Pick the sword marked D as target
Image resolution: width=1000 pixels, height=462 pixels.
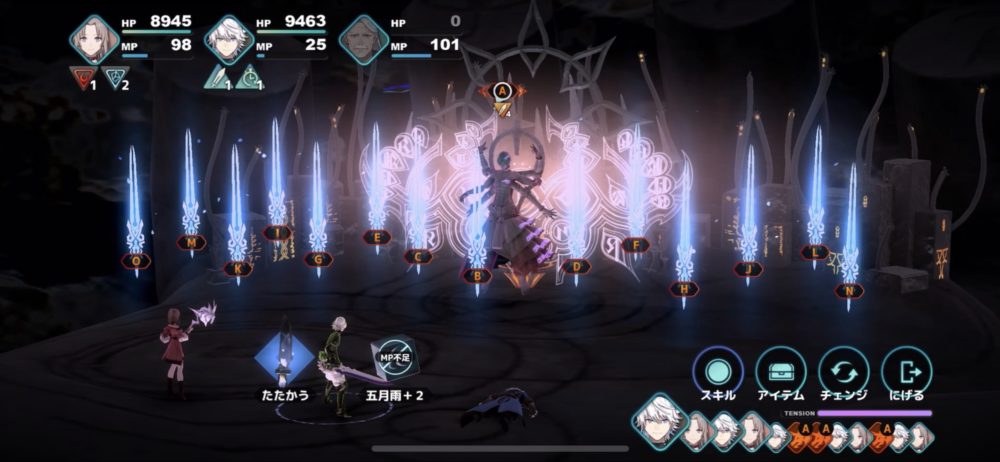[x=576, y=267]
